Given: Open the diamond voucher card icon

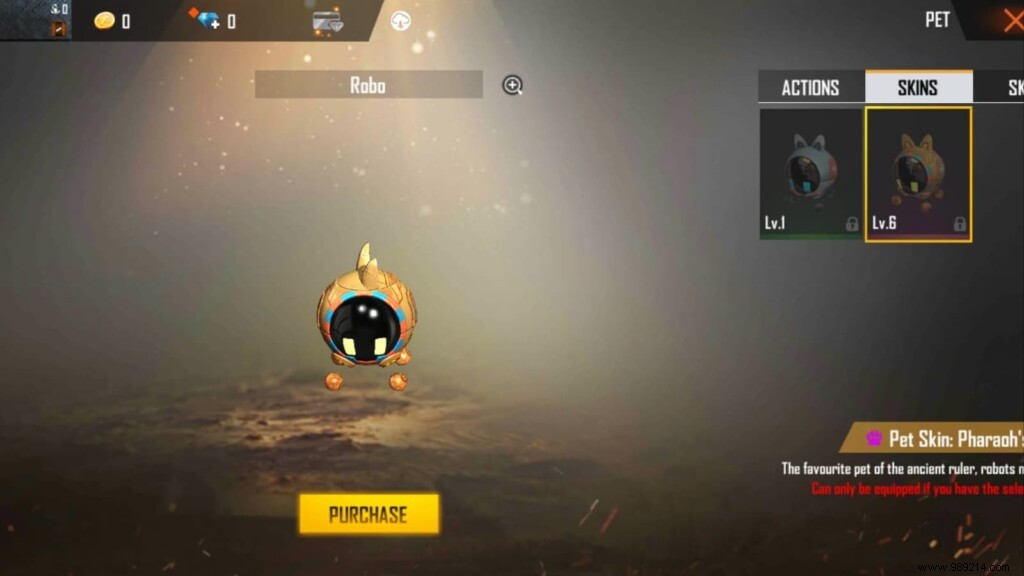Looking at the screenshot, I should [x=327, y=21].
